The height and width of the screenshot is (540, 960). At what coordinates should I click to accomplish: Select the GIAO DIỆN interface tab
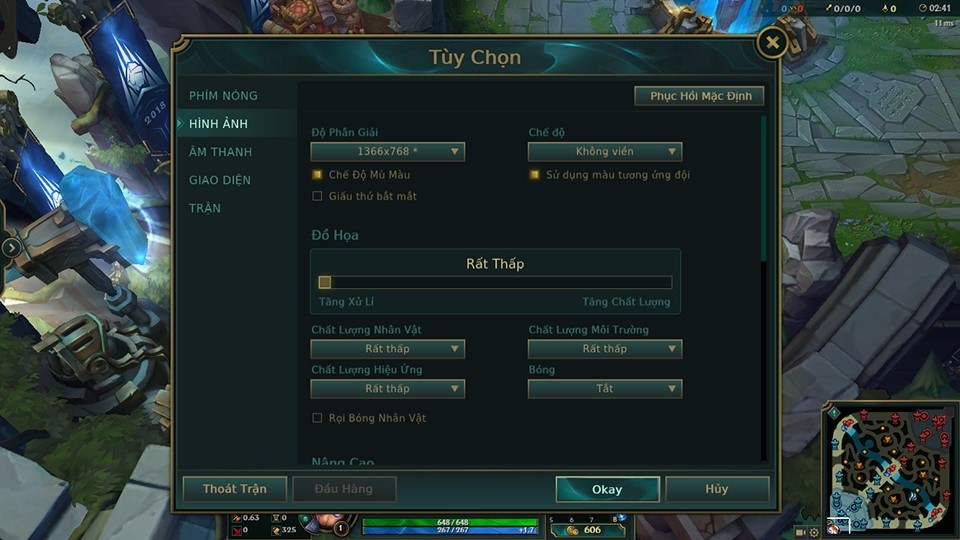(220, 180)
